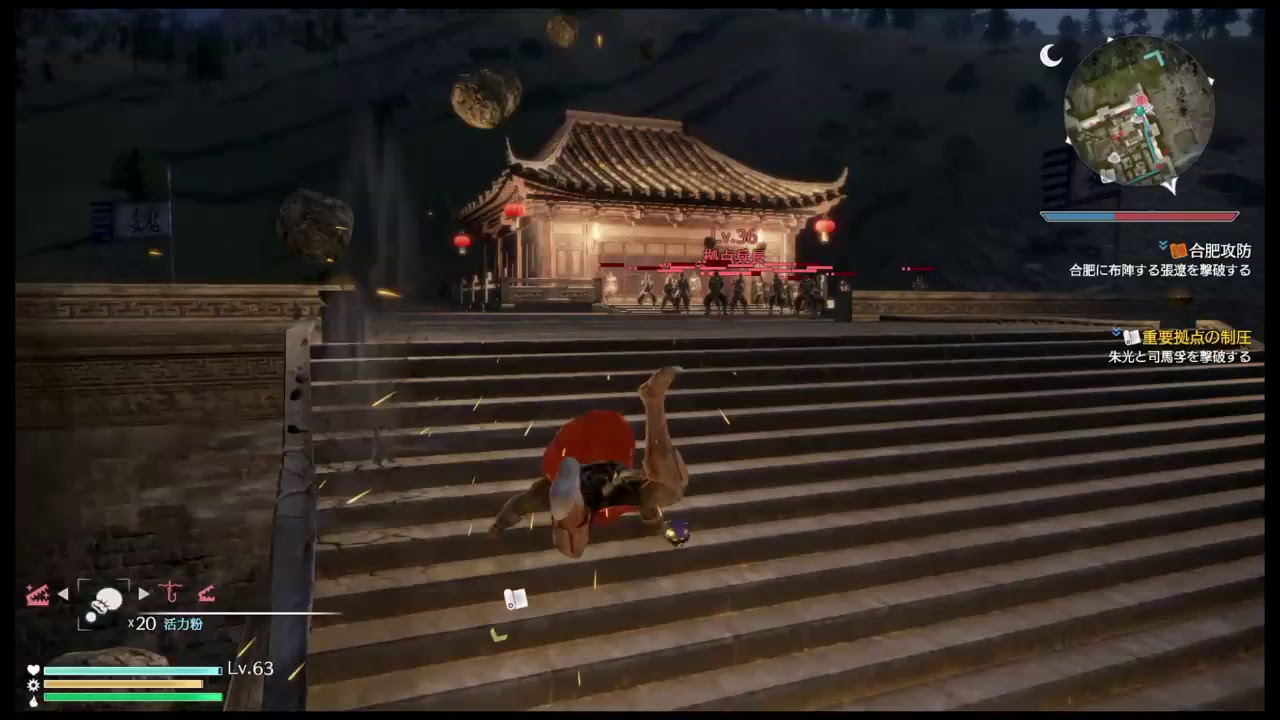Image resolution: width=1280 pixels, height=720 pixels.
Task: Click the moon icon showing nighttime
Action: 1052,55
